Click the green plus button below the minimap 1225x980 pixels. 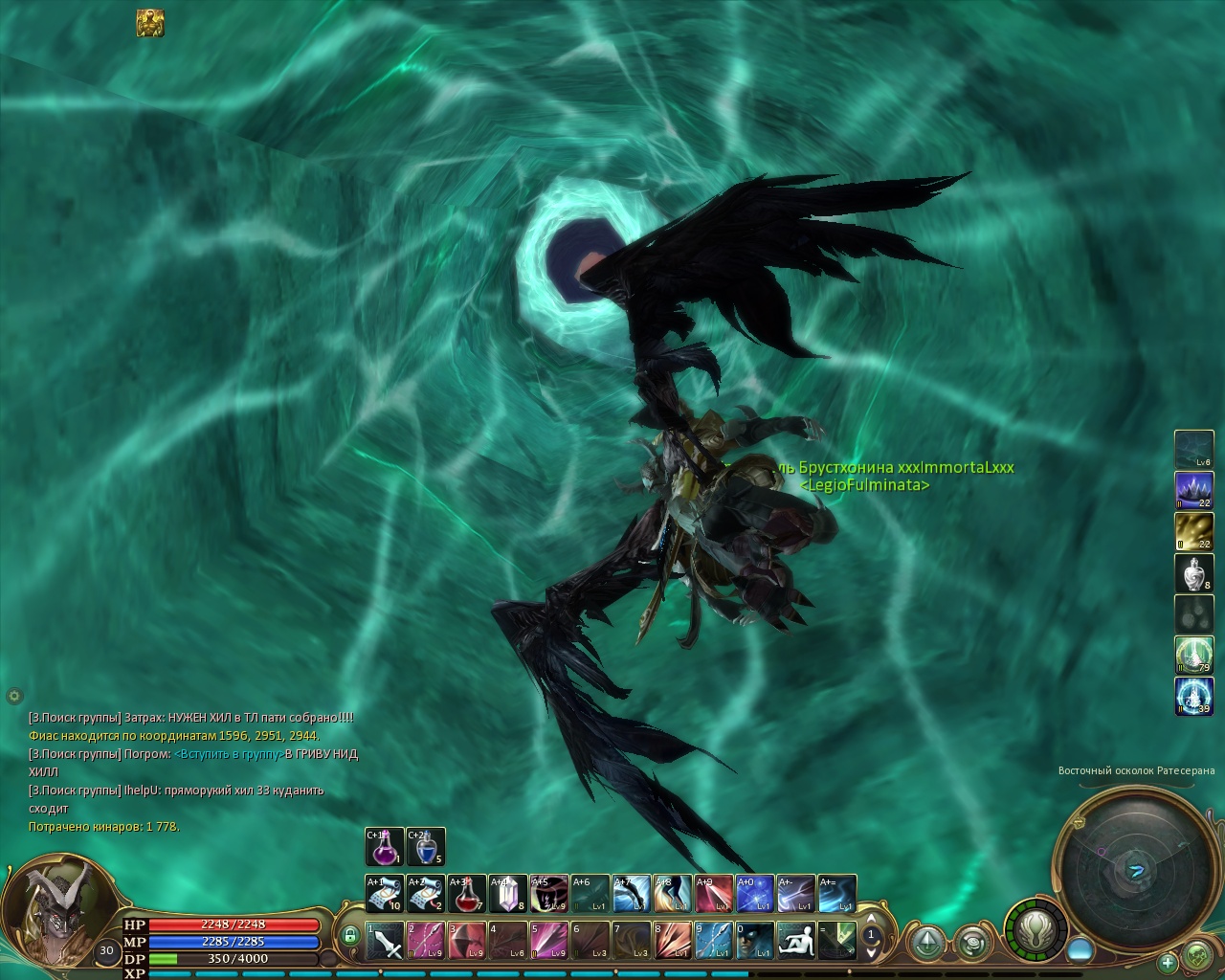click(1168, 962)
